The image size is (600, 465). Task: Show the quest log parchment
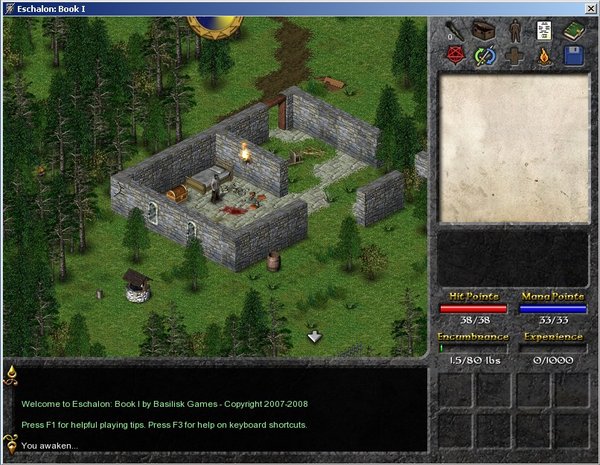[543, 29]
